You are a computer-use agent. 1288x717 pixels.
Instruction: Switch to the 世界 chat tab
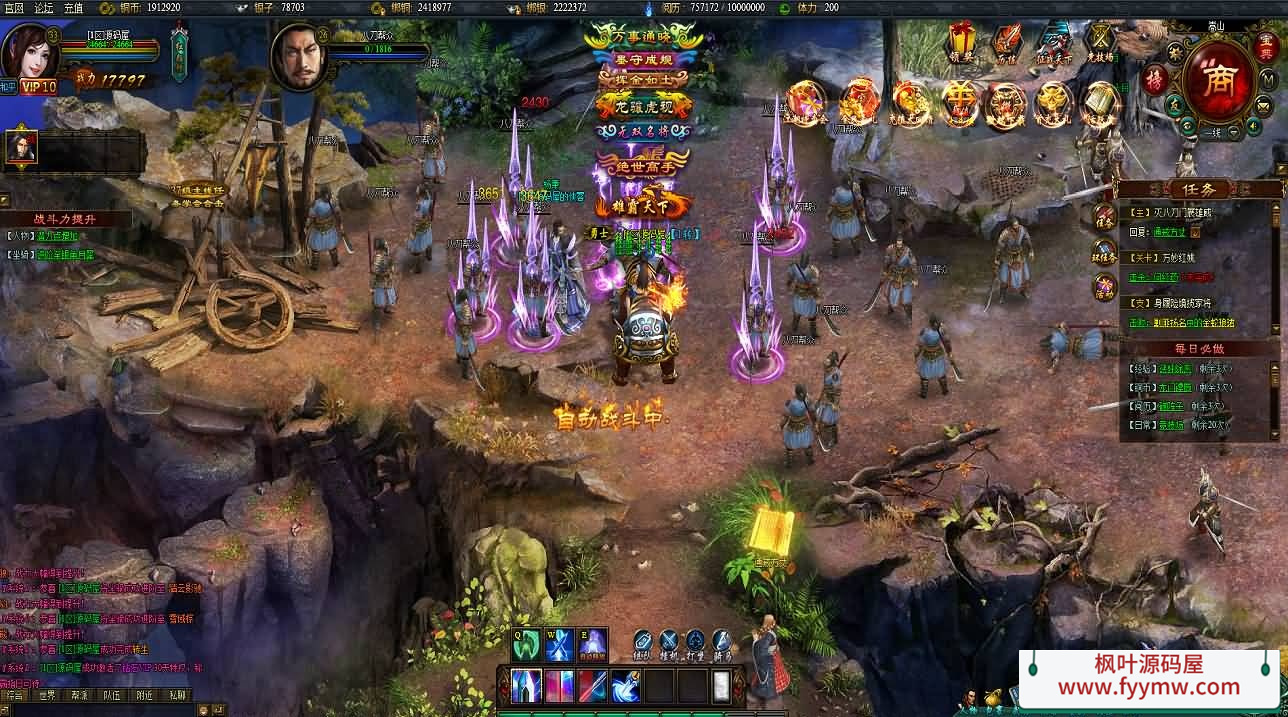(48, 695)
